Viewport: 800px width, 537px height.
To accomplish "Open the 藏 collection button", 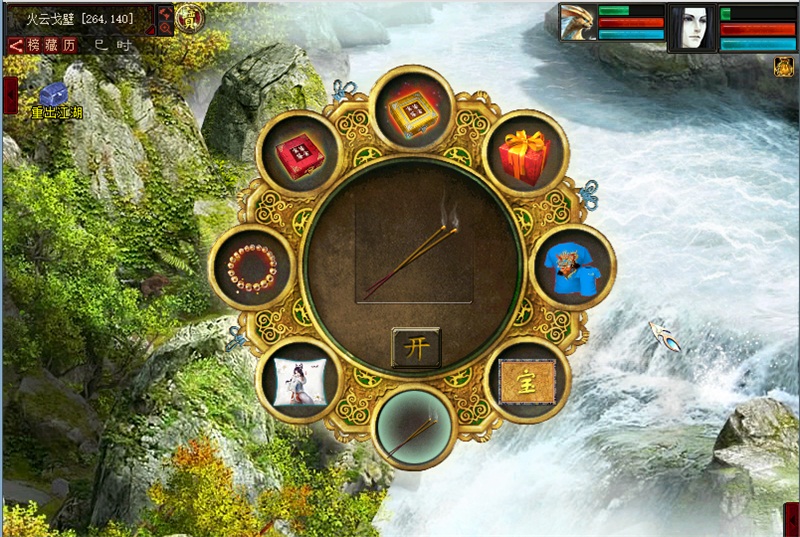I will pos(53,46).
